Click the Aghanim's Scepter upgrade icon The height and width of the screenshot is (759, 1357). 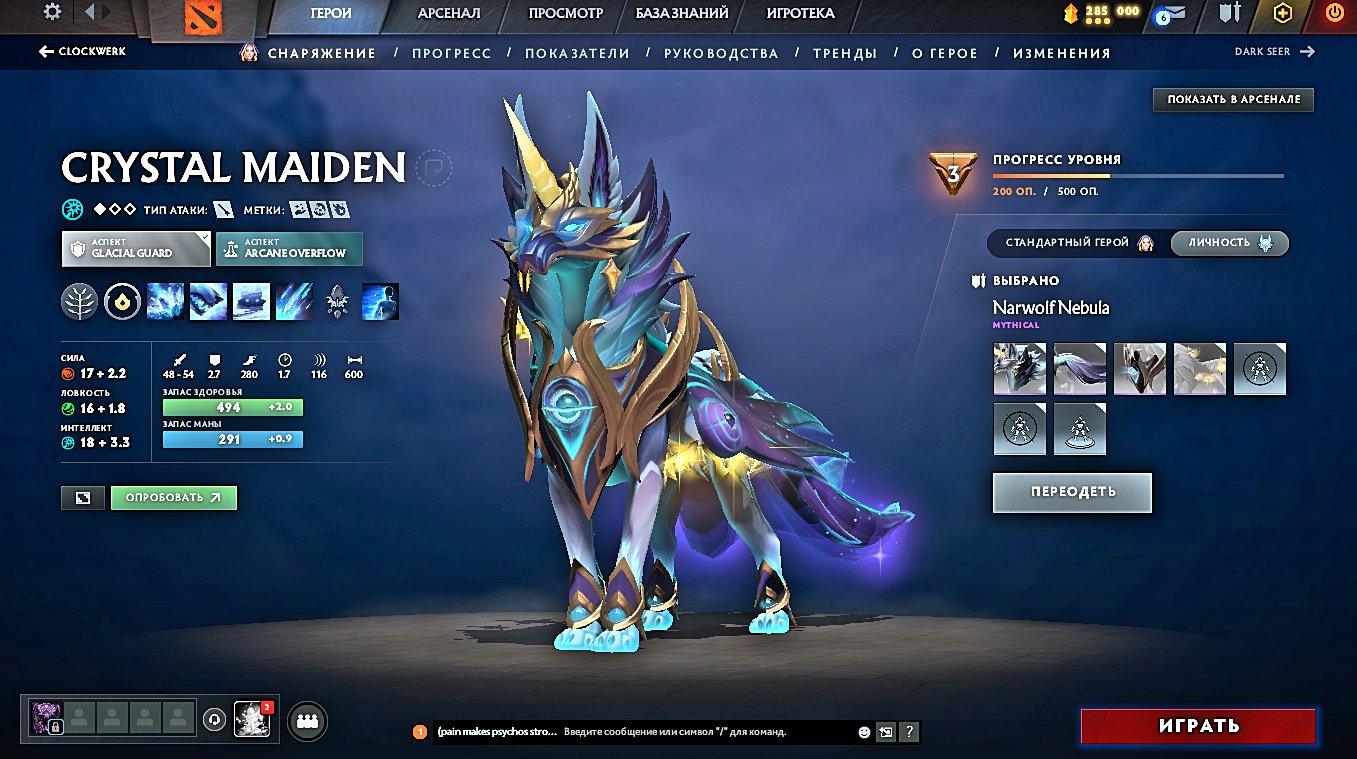[x=337, y=301]
